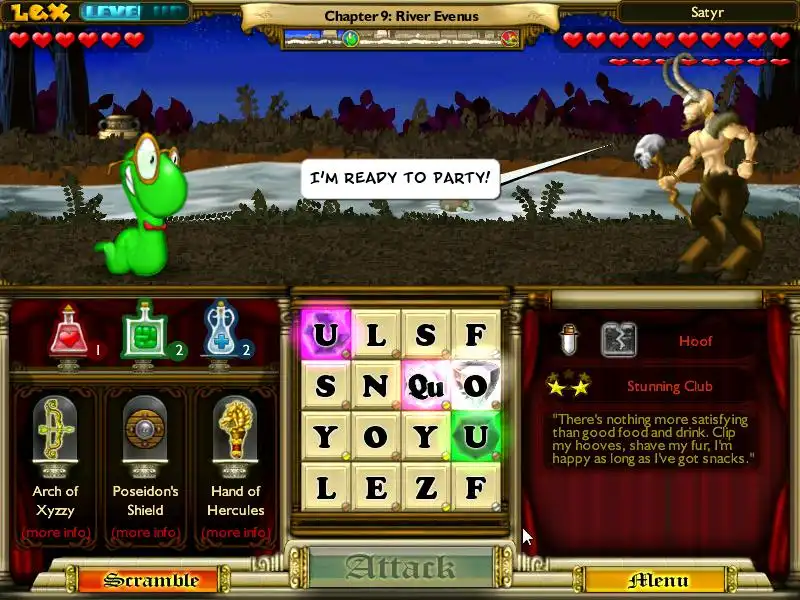Select the letter N tile
This screenshot has height=600, width=800.
[376, 385]
